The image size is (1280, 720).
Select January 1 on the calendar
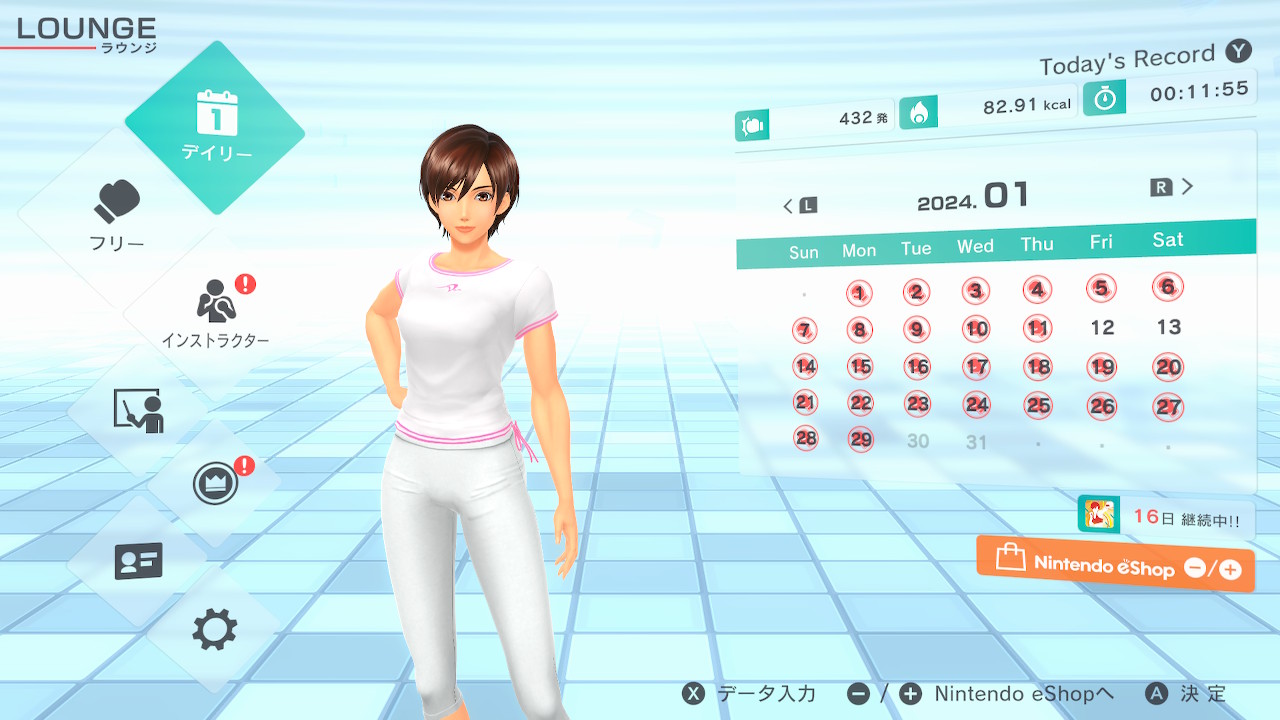click(x=859, y=293)
